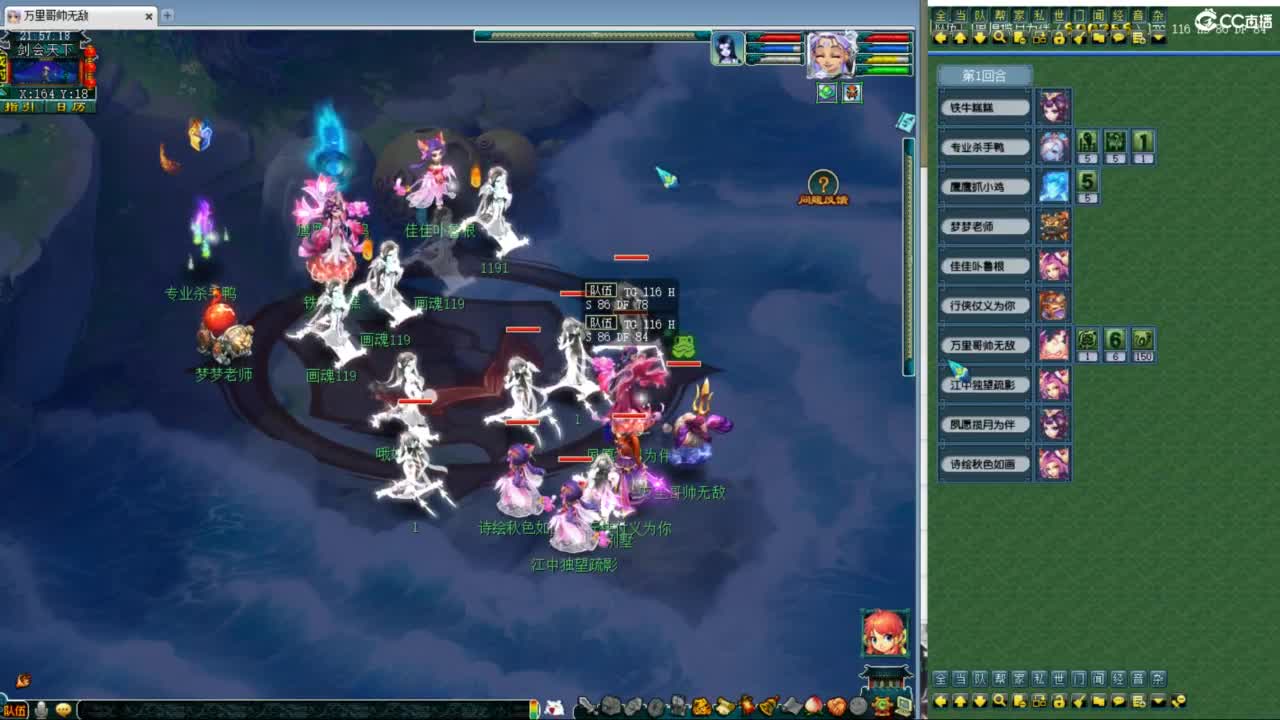This screenshot has height=720, width=1280.
Task: Toggle the 私 private chat channel filter
Action: pos(1038,13)
